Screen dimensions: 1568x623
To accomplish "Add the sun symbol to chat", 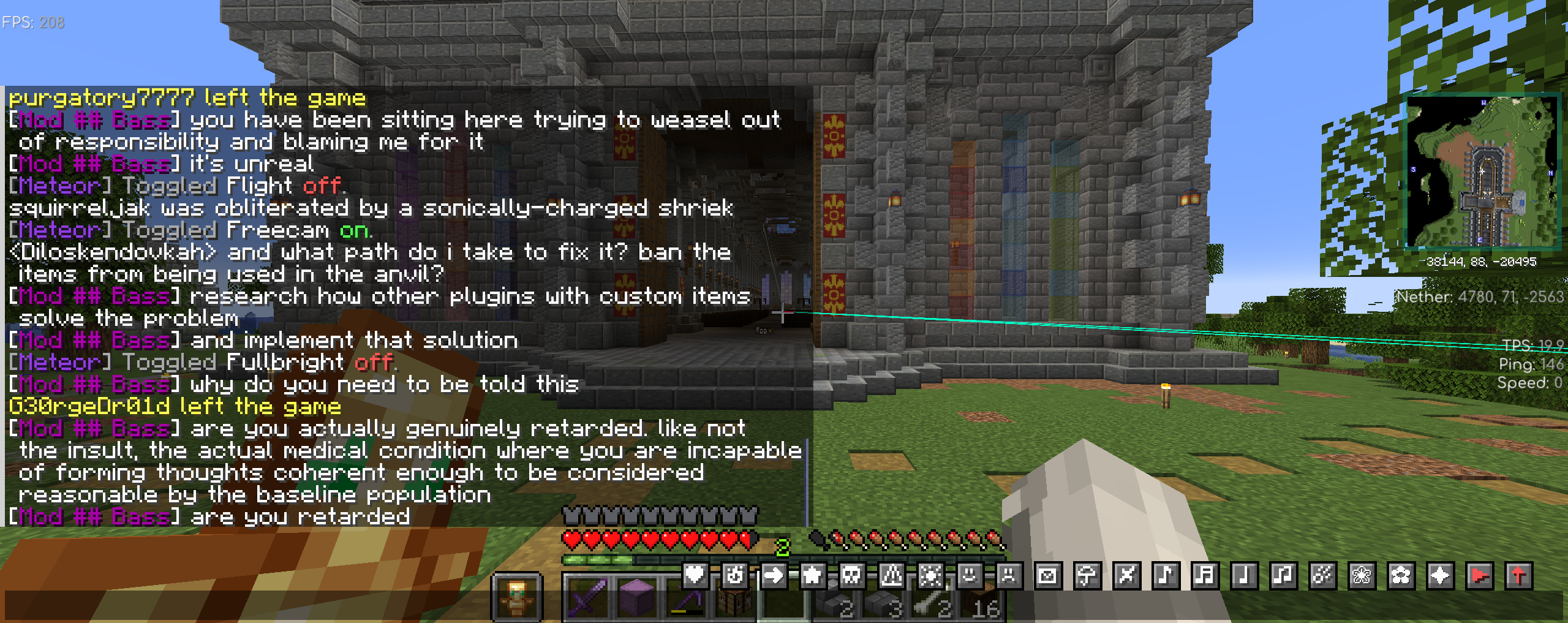I will click(x=930, y=575).
